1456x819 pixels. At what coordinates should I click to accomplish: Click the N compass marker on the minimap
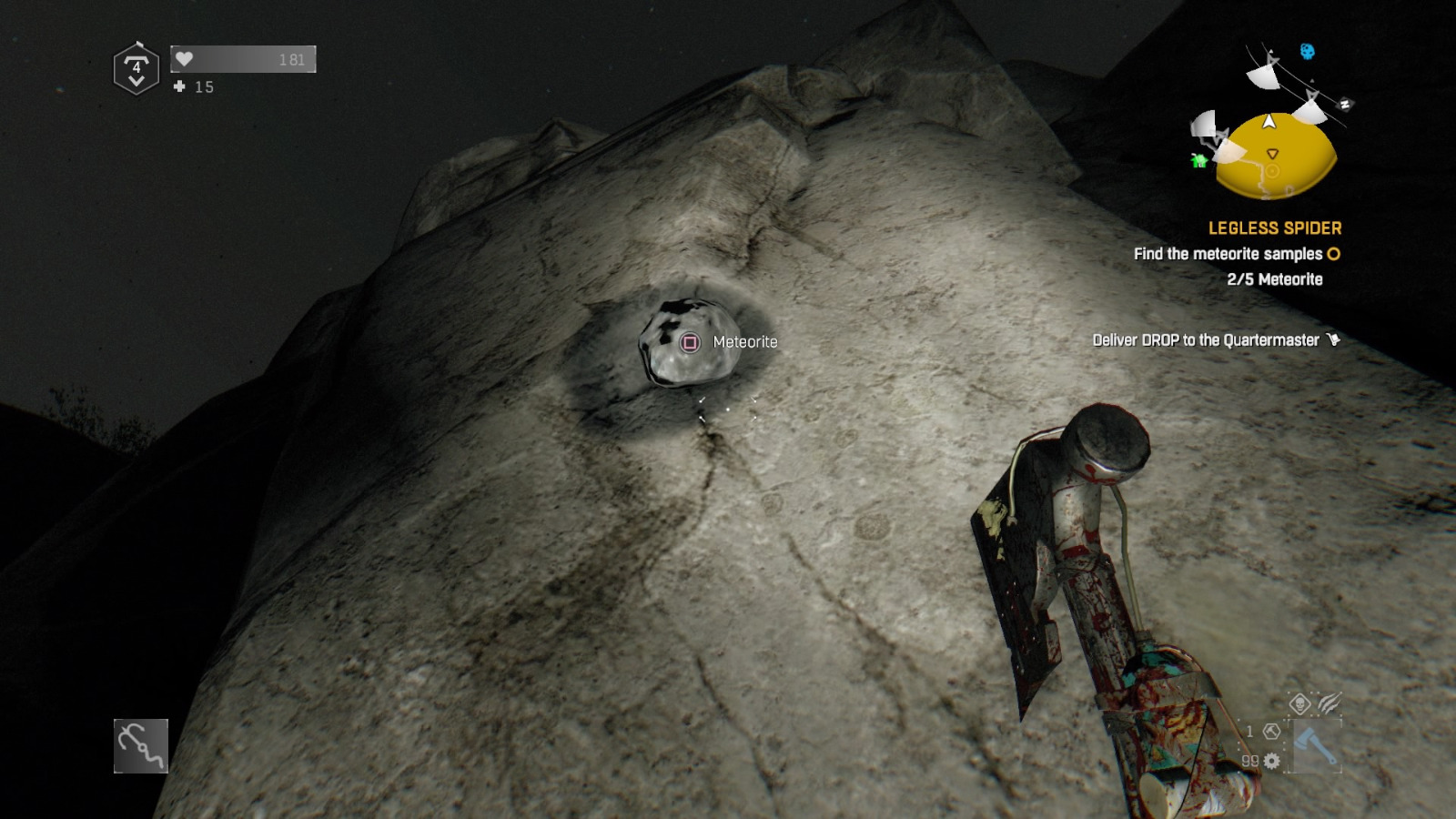click(x=1345, y=103)
